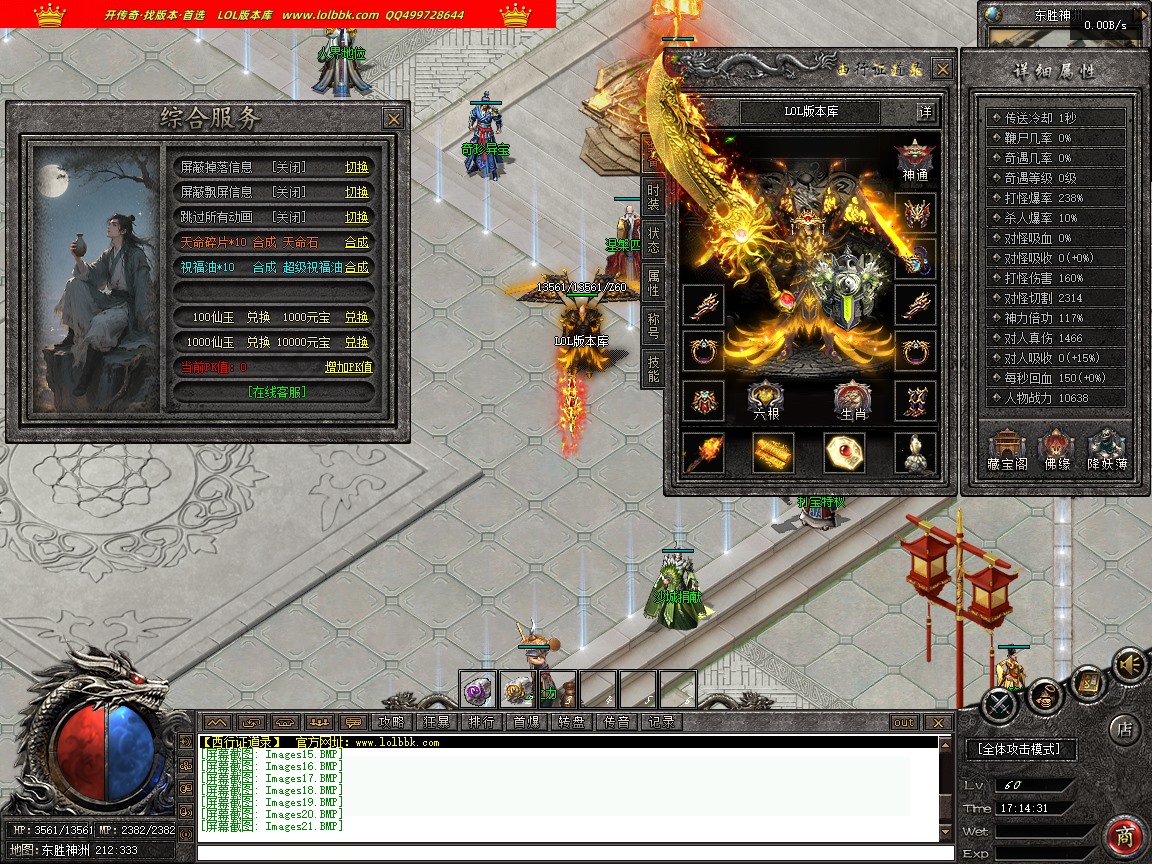The width and height of the screenshot is (1152, 864).
Task: Click the 增加PK值 link
Action: coord(348,367)
